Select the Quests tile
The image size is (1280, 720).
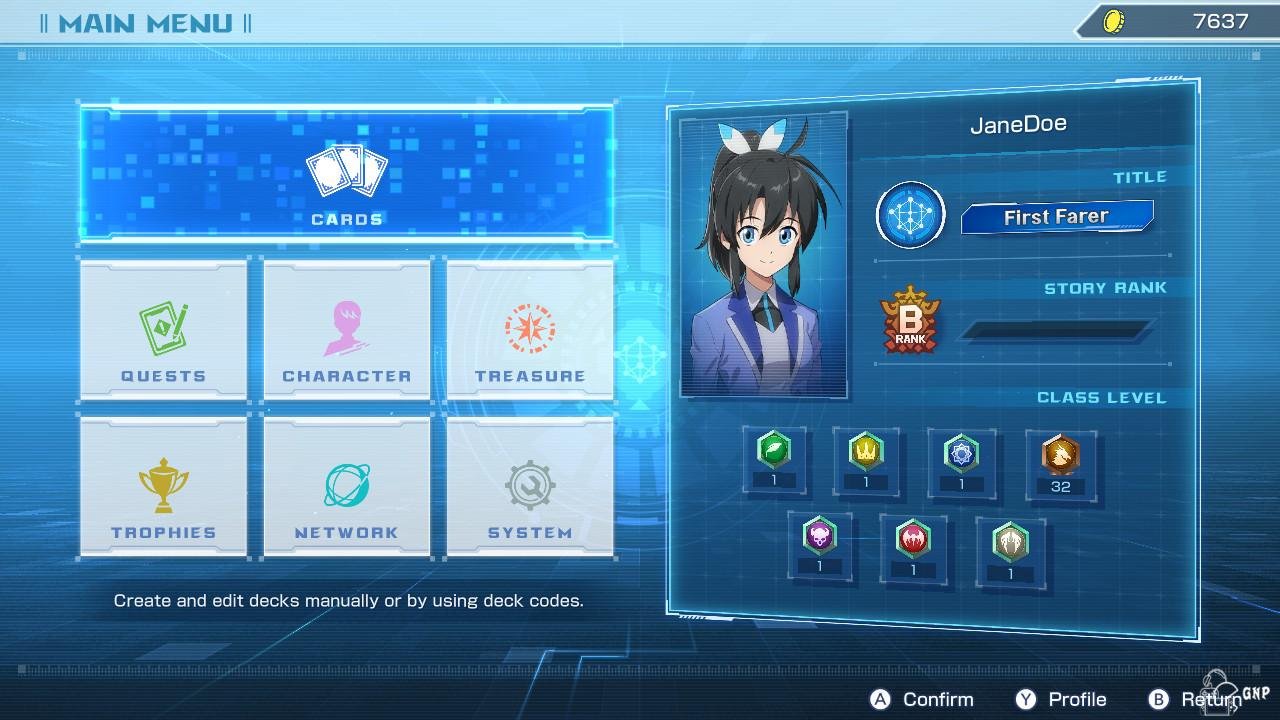[163, 330]
